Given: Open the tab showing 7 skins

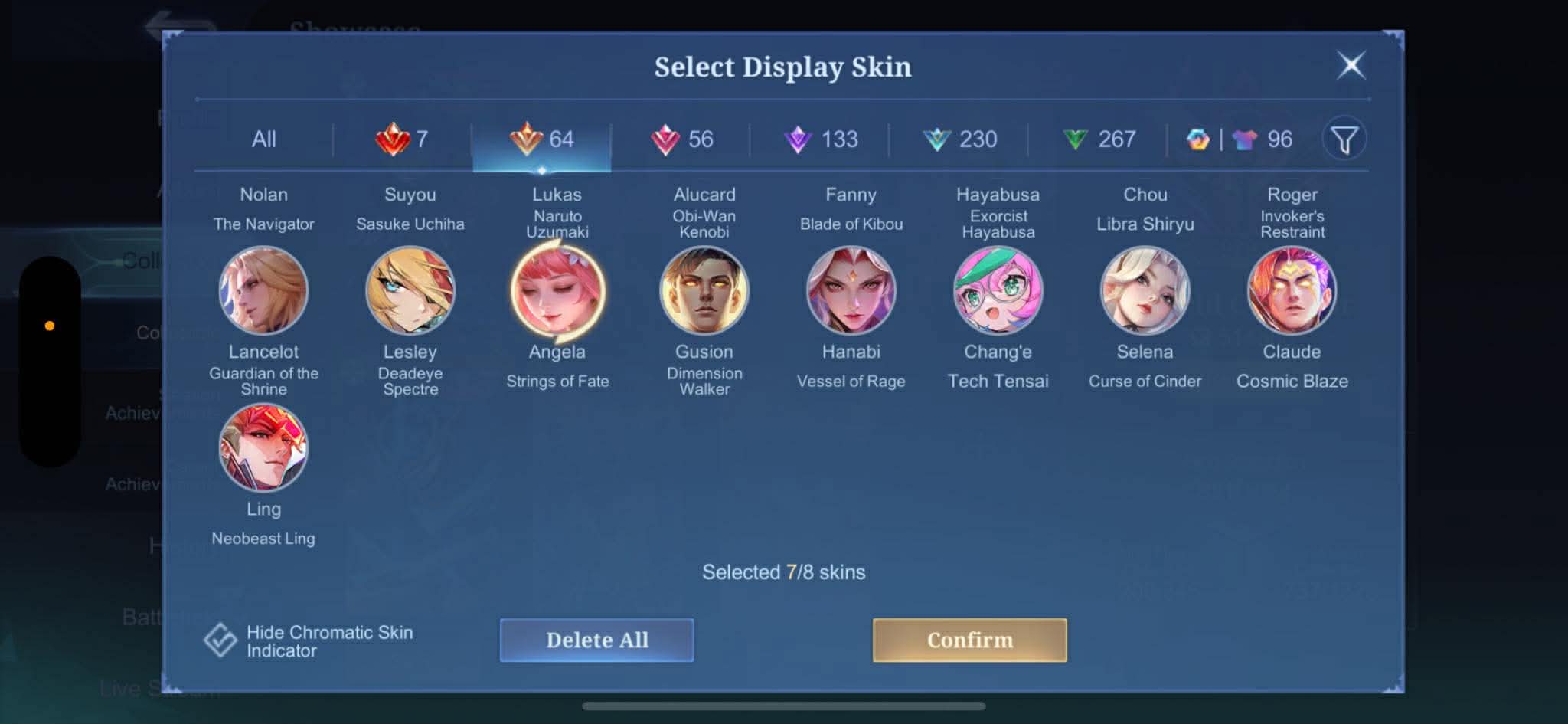Looking at the screenshot, I should pyautogui.click(x=402, y=139).
